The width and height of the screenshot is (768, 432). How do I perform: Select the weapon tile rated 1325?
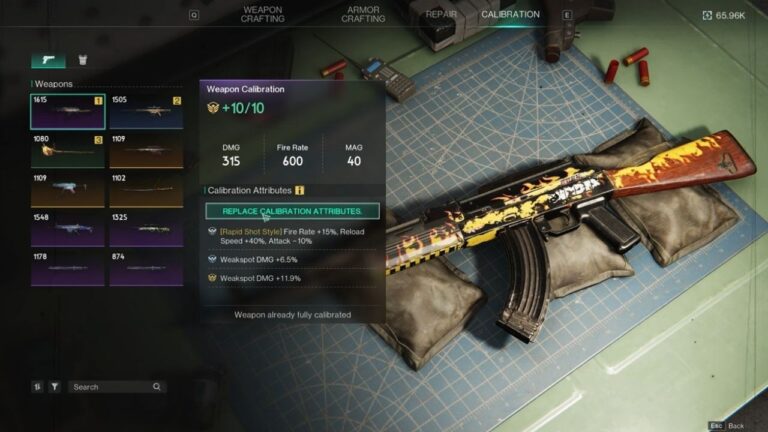point(146,228)
